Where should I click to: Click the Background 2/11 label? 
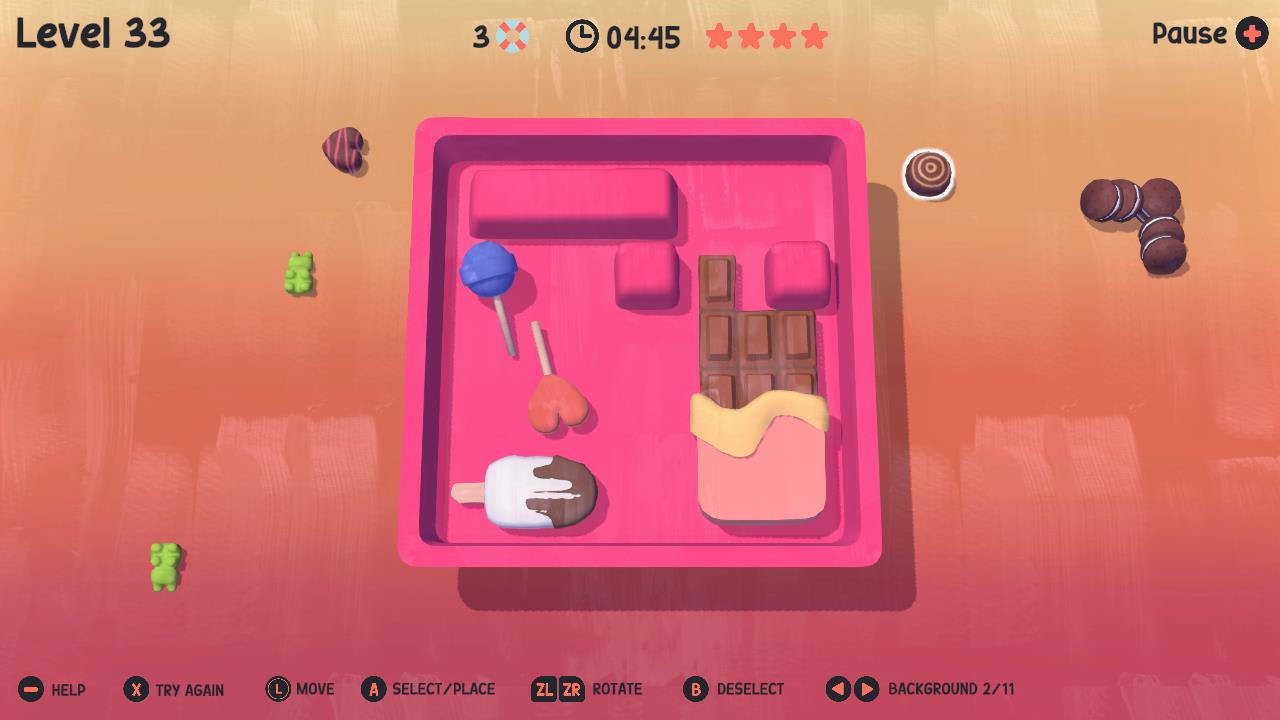pyautogui.click(x=950, y=689)
